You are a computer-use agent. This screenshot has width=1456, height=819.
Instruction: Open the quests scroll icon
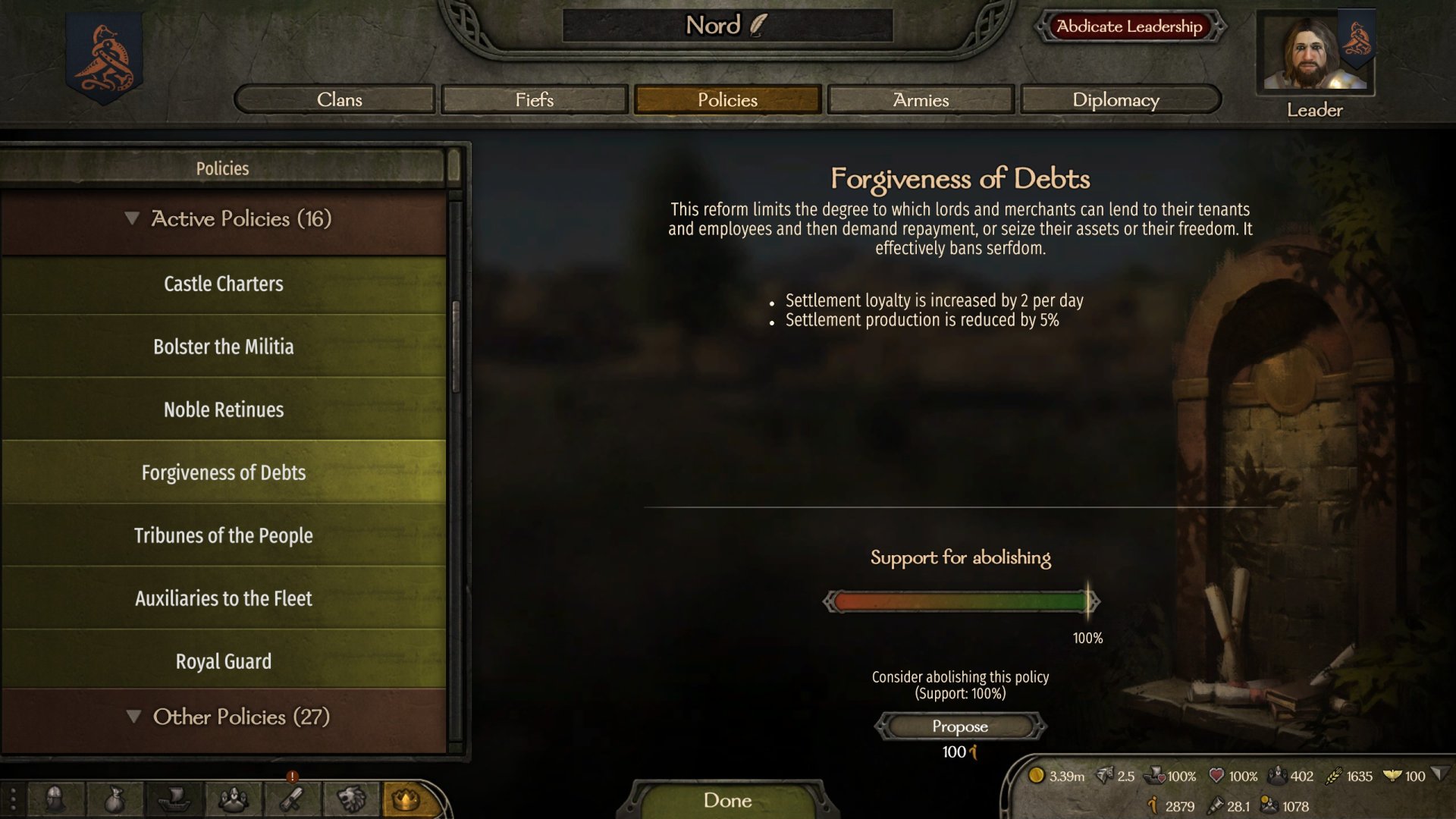coord(293,799)
